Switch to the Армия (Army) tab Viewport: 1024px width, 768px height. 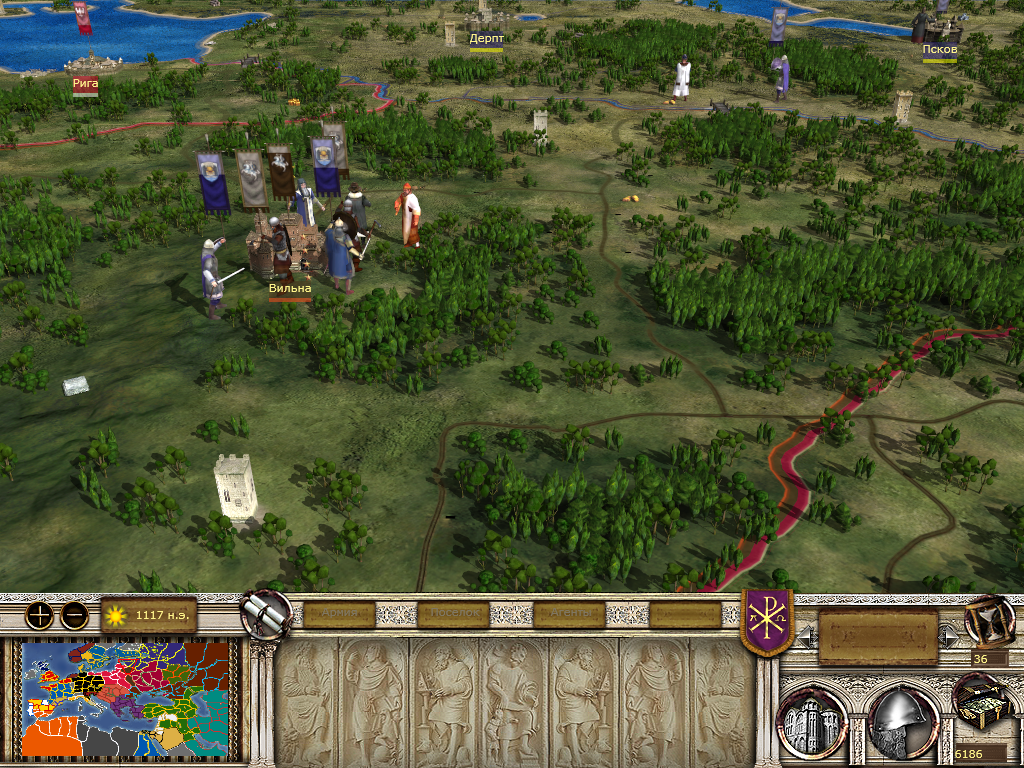click(x=339, y=614)
